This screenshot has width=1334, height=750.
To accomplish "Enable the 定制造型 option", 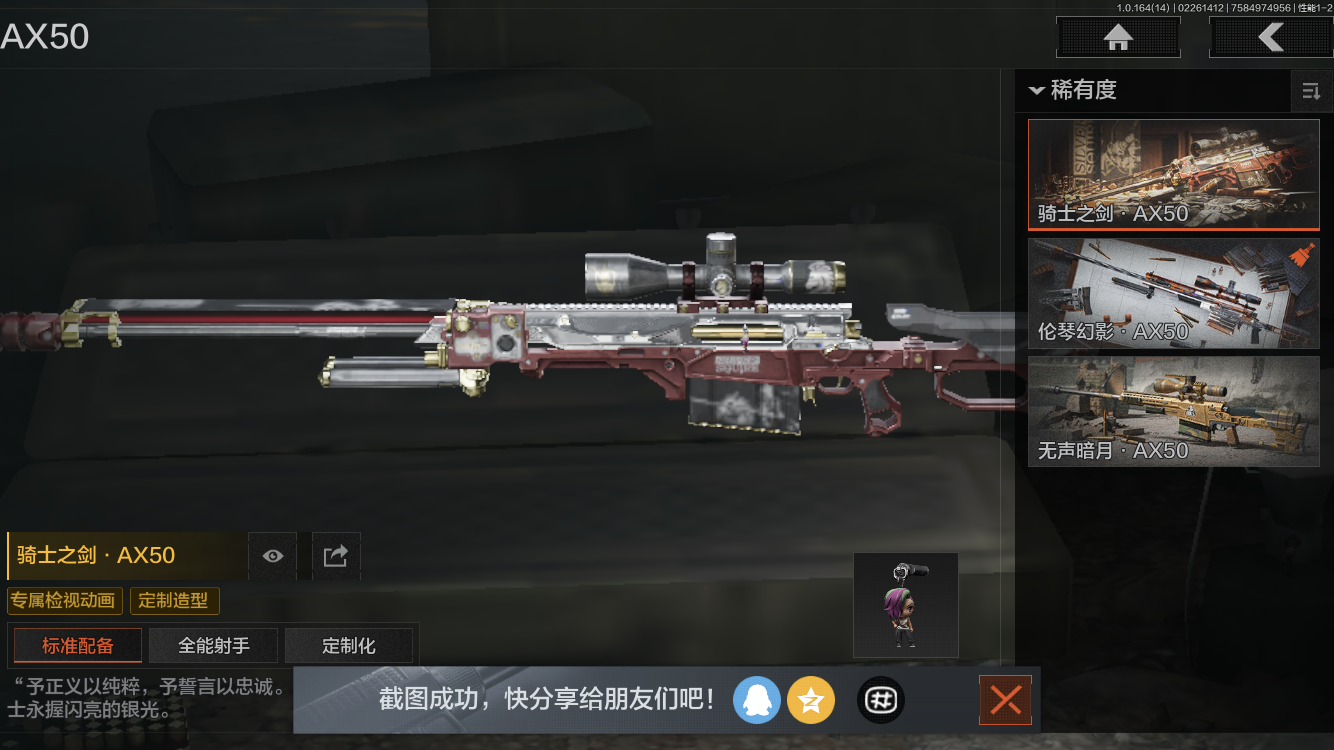I will pyautogui.click(x=174, y=601).
